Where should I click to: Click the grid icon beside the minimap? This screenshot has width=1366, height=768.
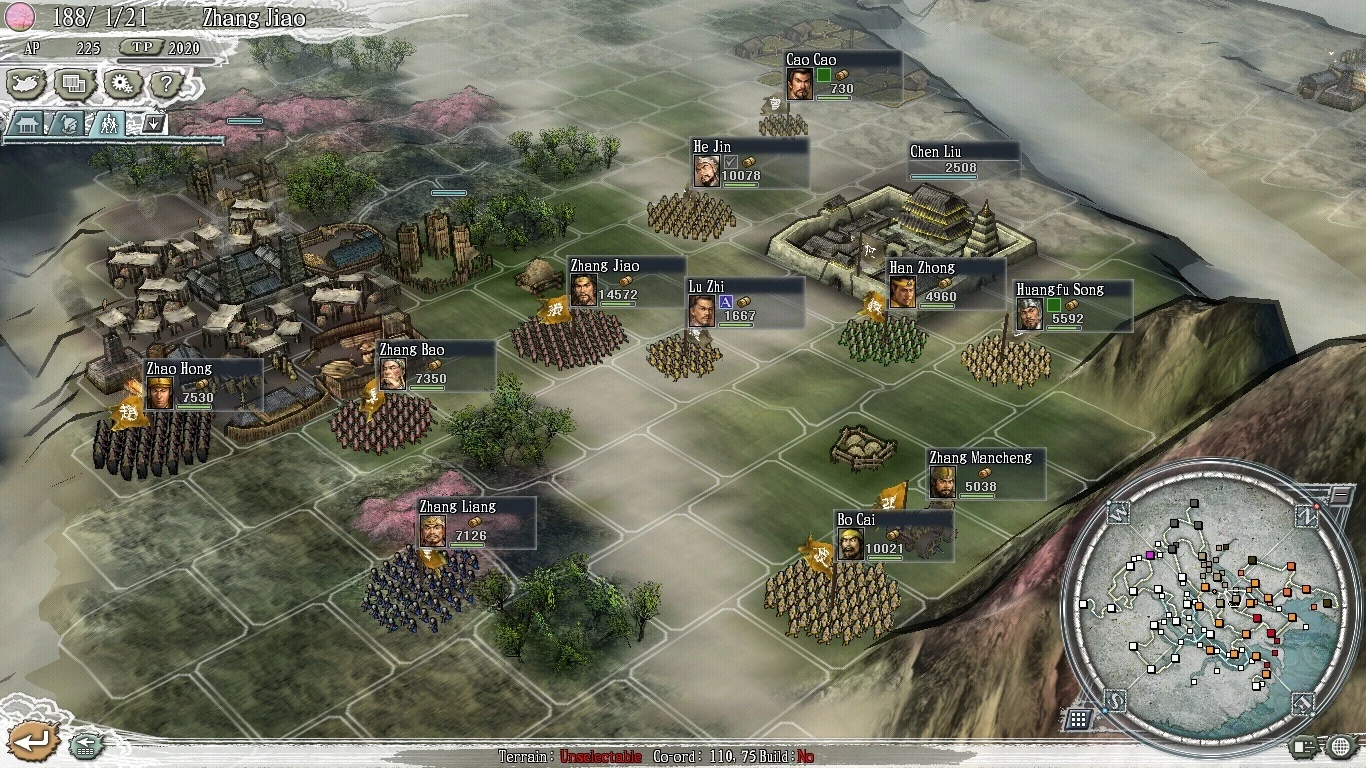click(x=1077, y=718)
